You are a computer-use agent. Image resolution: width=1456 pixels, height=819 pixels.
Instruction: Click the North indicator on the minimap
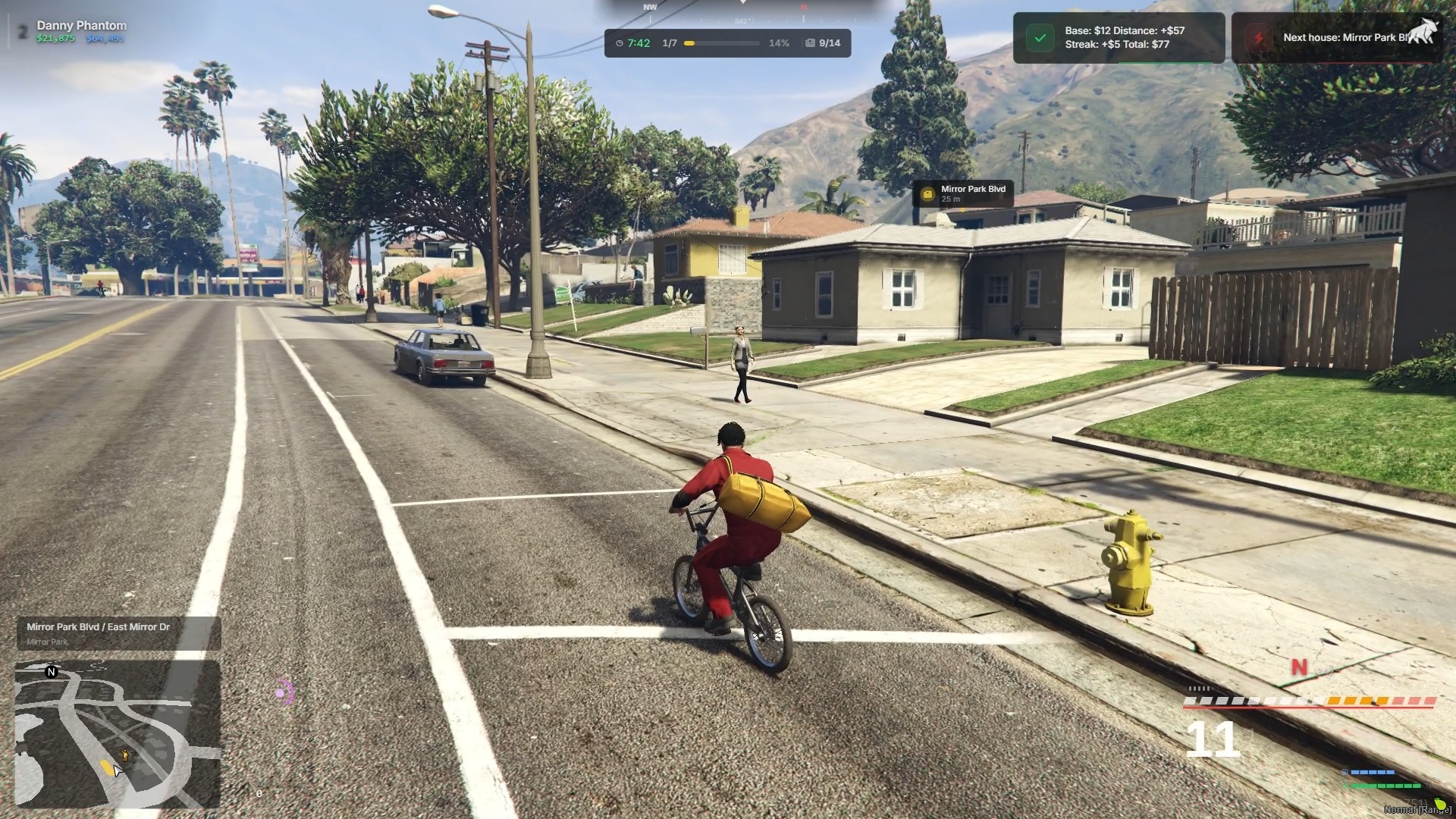52,672
